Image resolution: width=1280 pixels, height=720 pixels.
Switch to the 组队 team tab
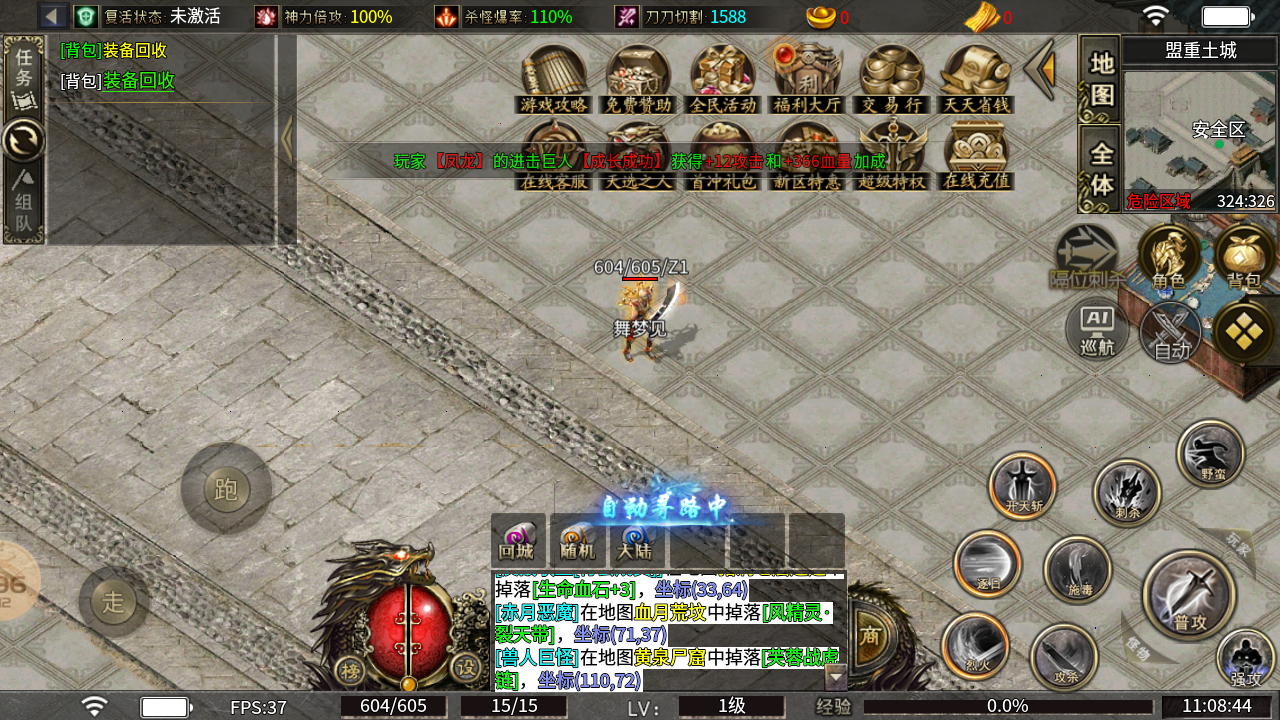(x=23, y=205)
